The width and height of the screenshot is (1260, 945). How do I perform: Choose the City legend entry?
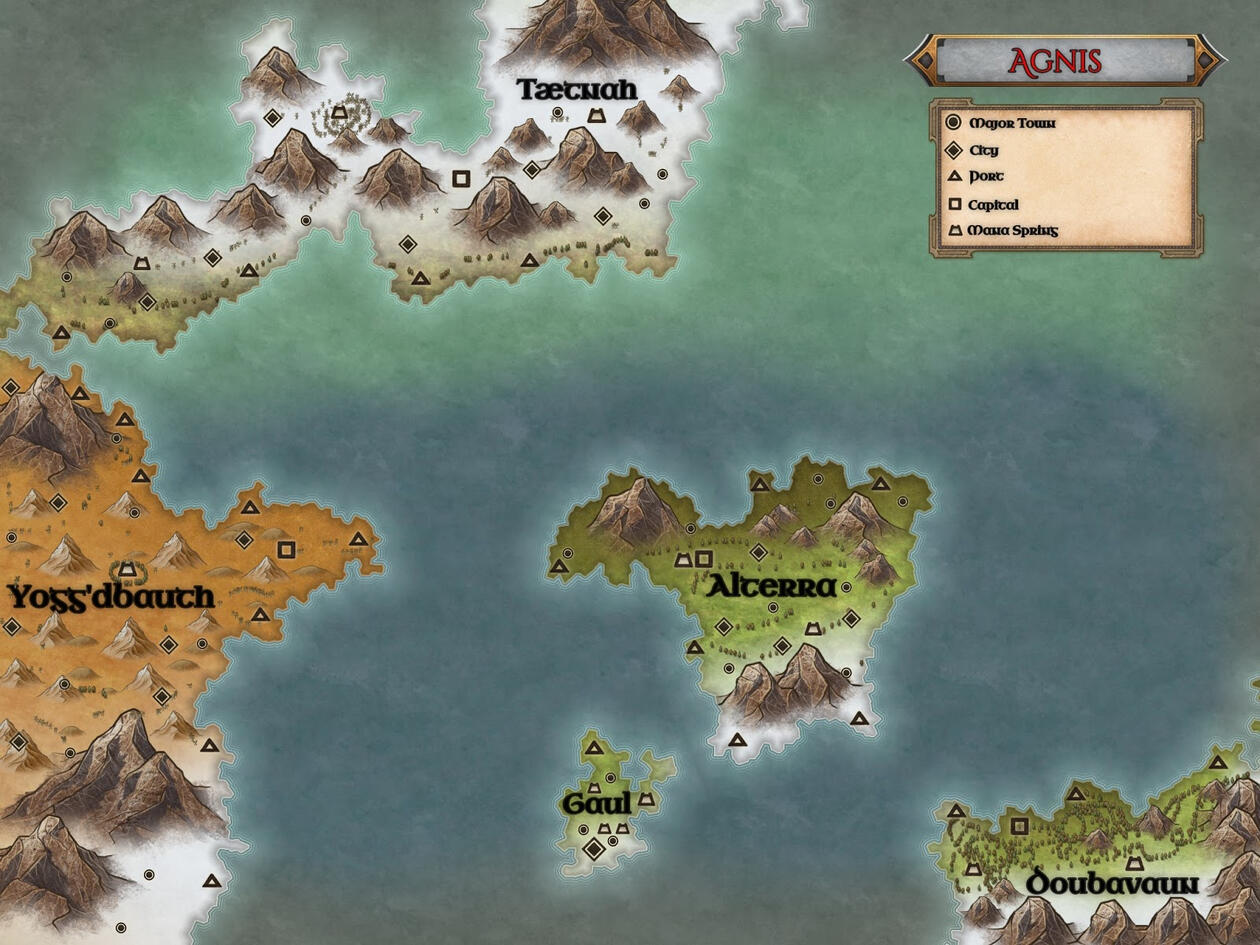(983, 151)
